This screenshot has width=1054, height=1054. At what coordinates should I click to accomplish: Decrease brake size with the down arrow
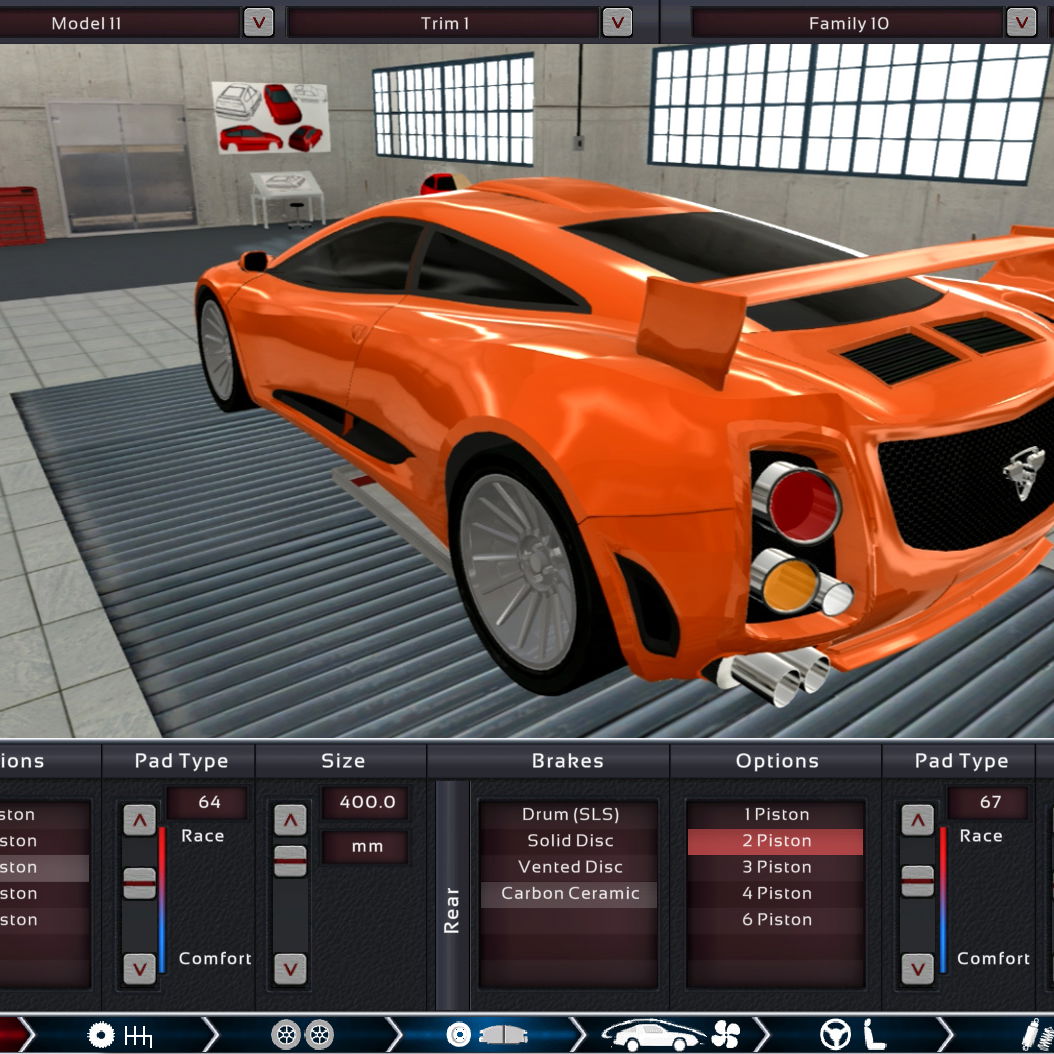pyautogui.click(x=290, y=968)
